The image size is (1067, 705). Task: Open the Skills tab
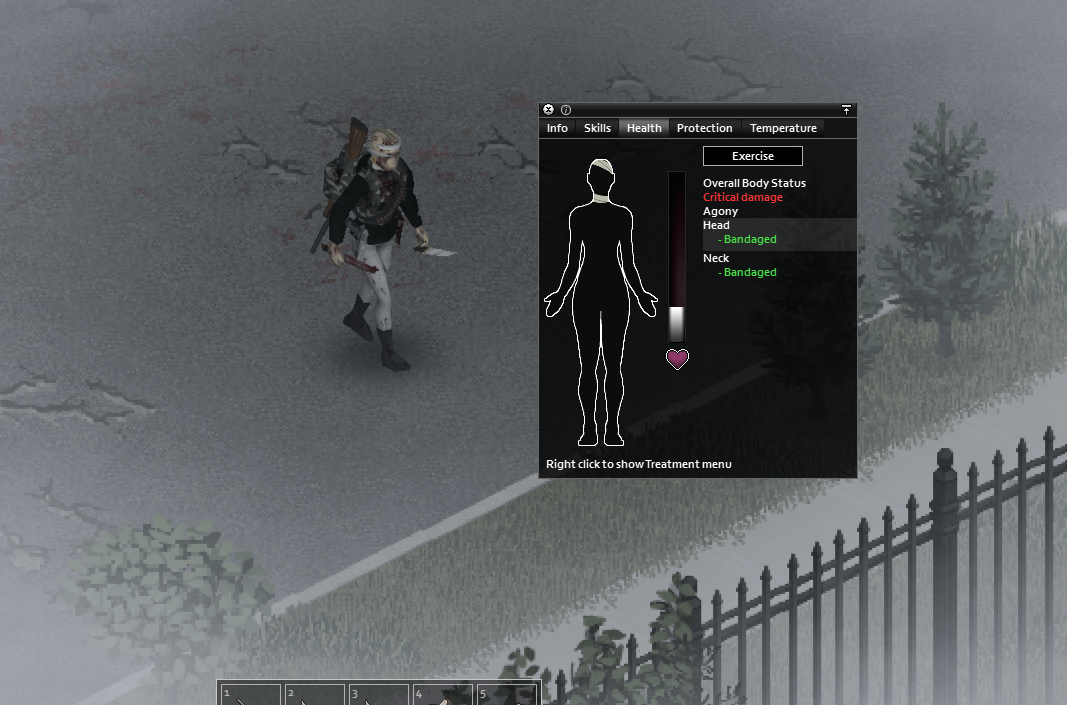pos(597,128)
